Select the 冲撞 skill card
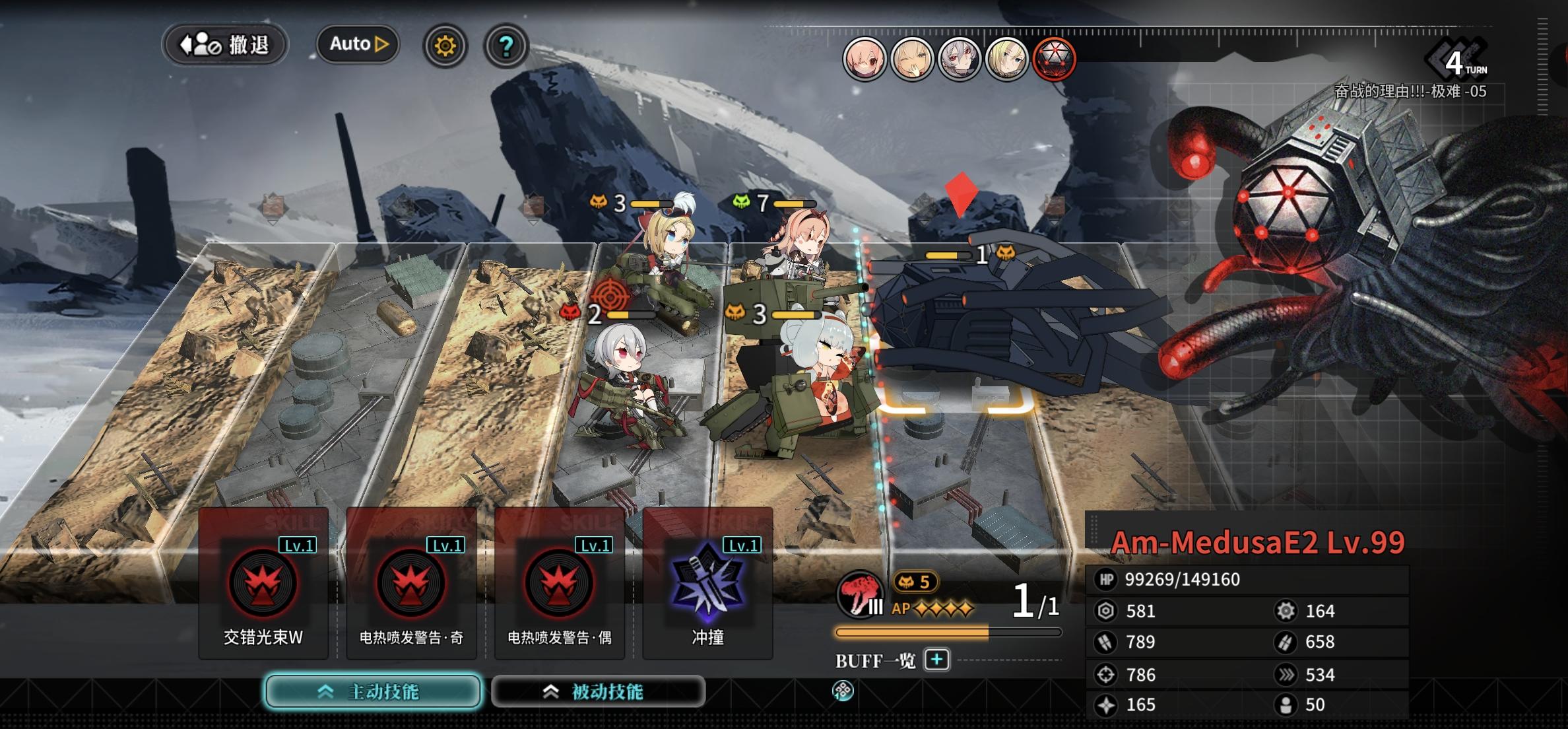 (x=707, y=584)
